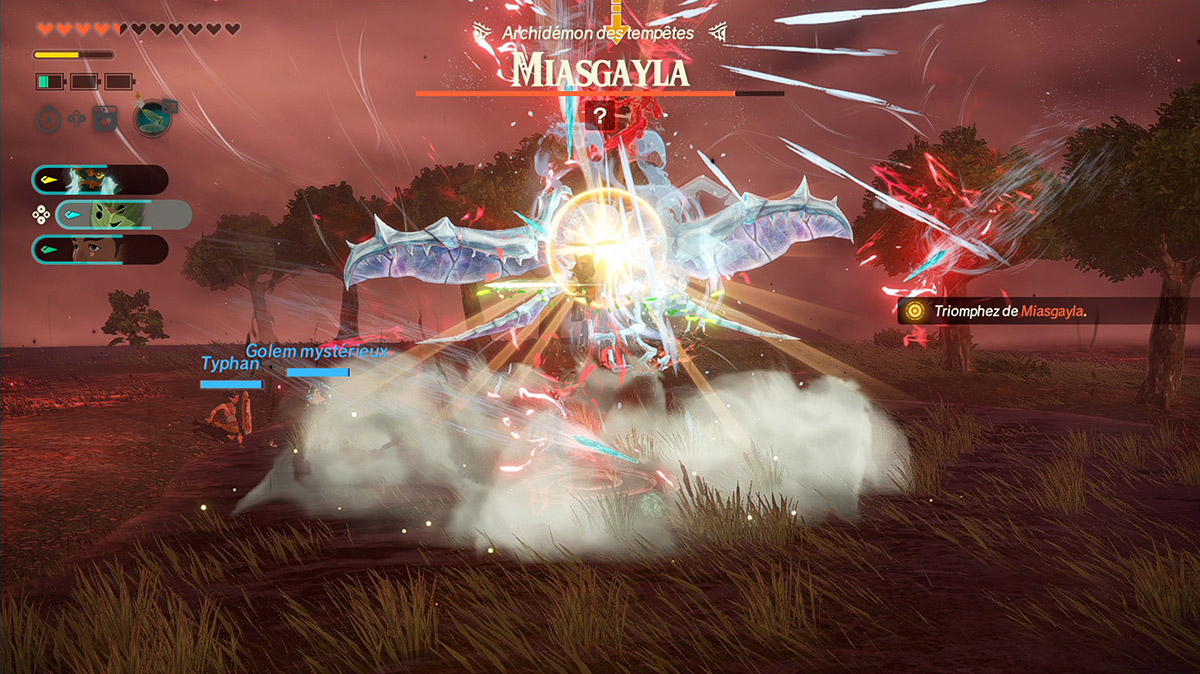Use the leaf item in the round slot
The image size is (1200, 674).
tap(150, 118)
